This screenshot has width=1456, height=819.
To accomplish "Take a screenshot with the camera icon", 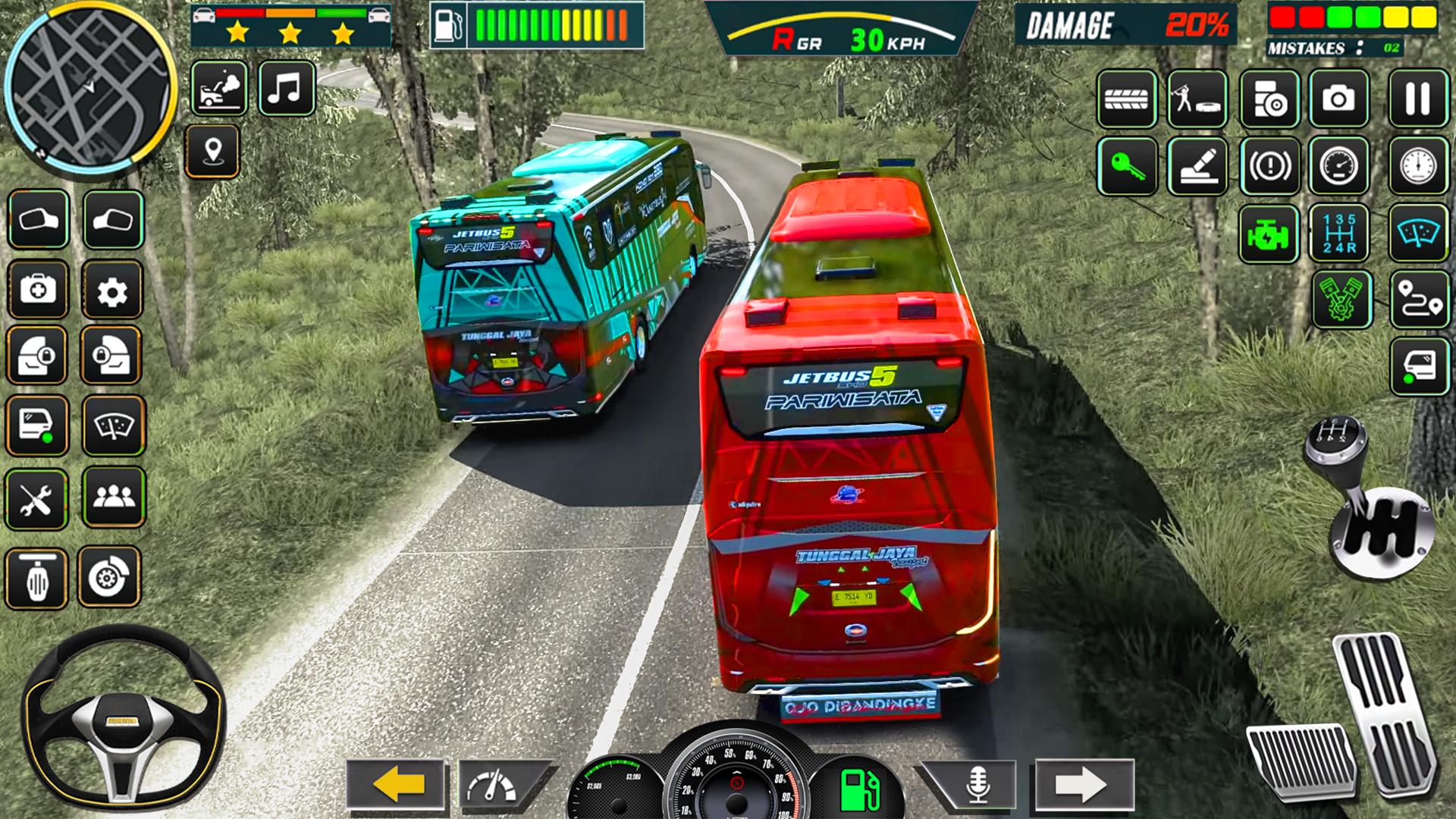I will [x=1338, y=99].
